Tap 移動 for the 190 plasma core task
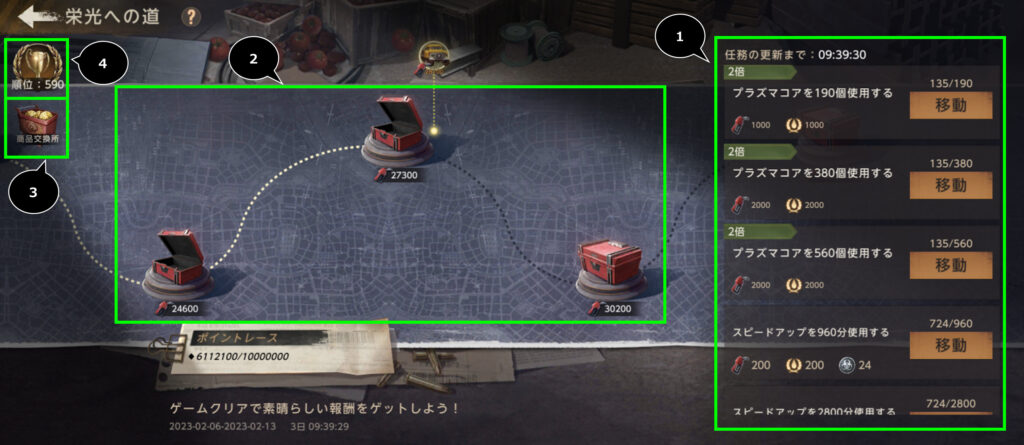This screenshot has width=1024, height=445. coord(950,105)
